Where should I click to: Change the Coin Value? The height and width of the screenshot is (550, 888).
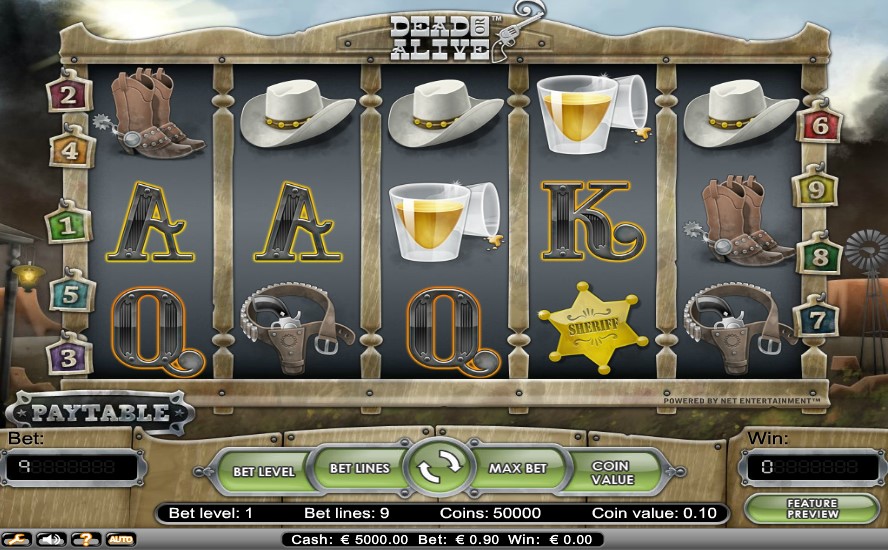pos(613,471)
